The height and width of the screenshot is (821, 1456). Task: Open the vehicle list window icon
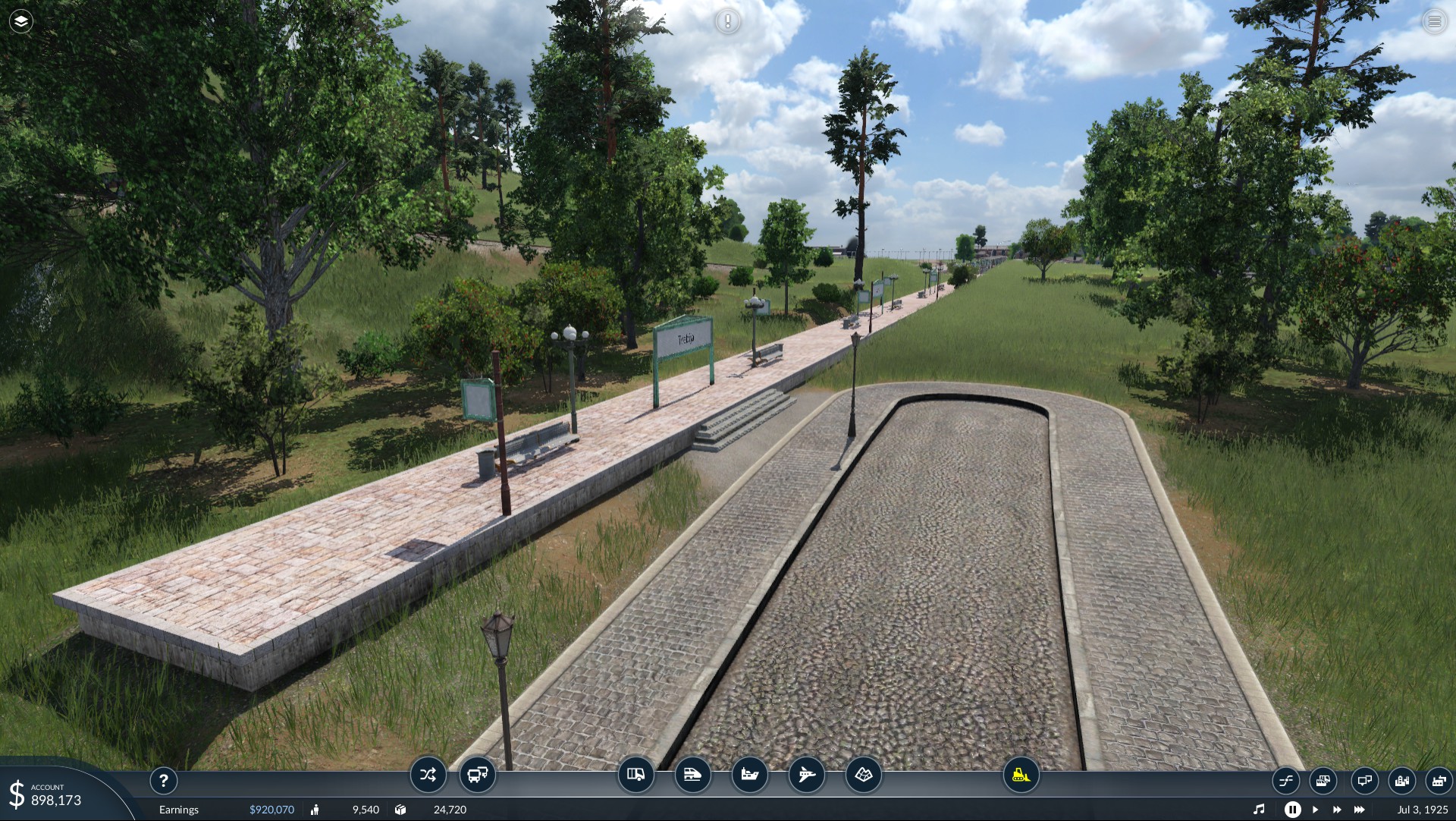(x=1323, y=780)
